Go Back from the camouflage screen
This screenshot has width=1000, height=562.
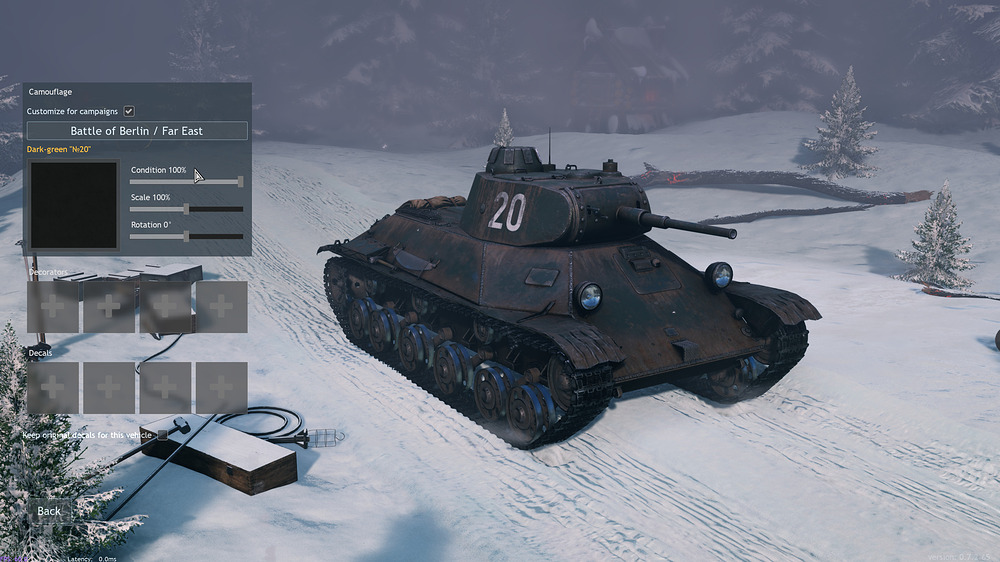[49, 511]
